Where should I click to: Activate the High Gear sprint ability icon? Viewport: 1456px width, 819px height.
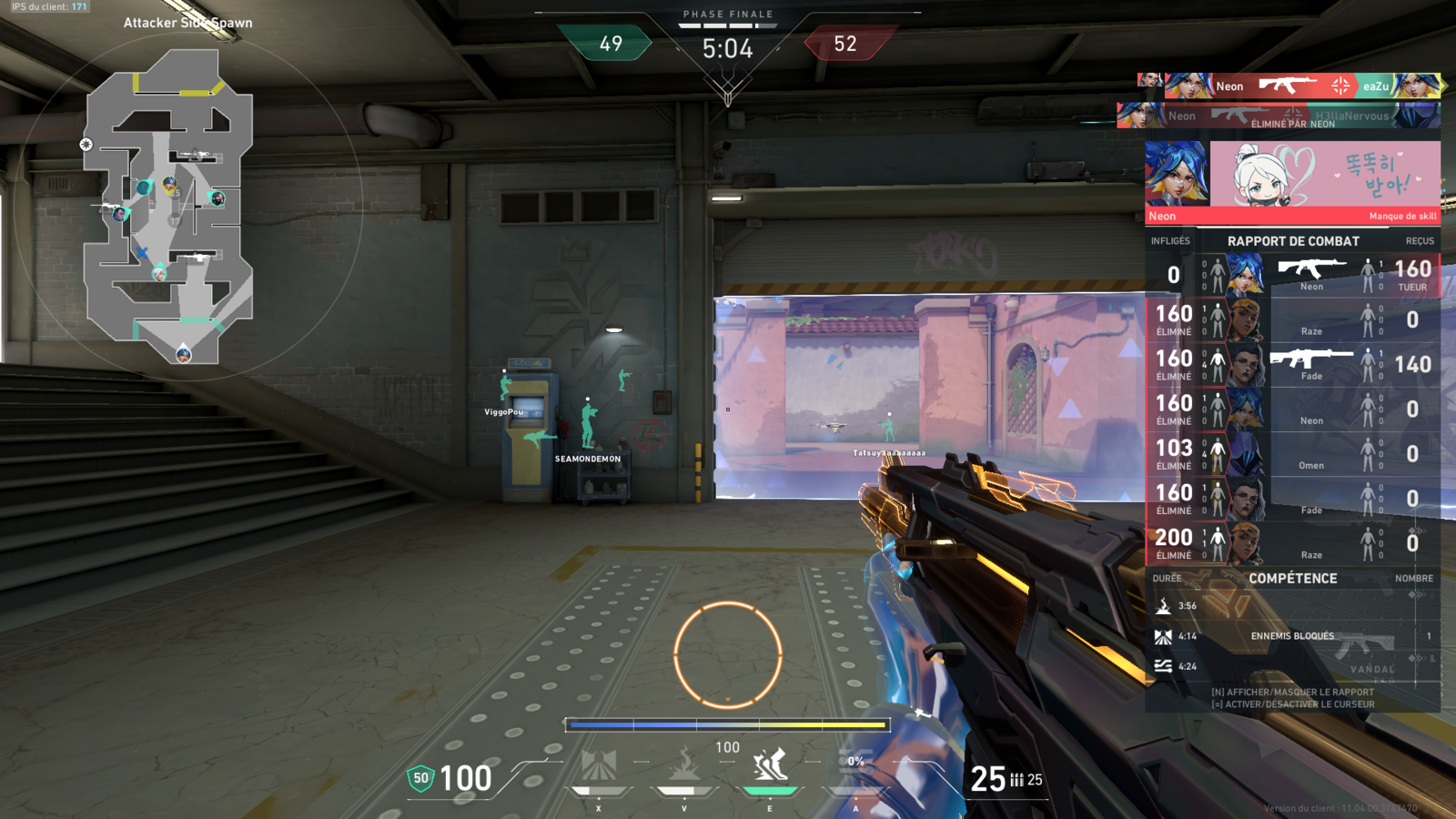[770, 766]
